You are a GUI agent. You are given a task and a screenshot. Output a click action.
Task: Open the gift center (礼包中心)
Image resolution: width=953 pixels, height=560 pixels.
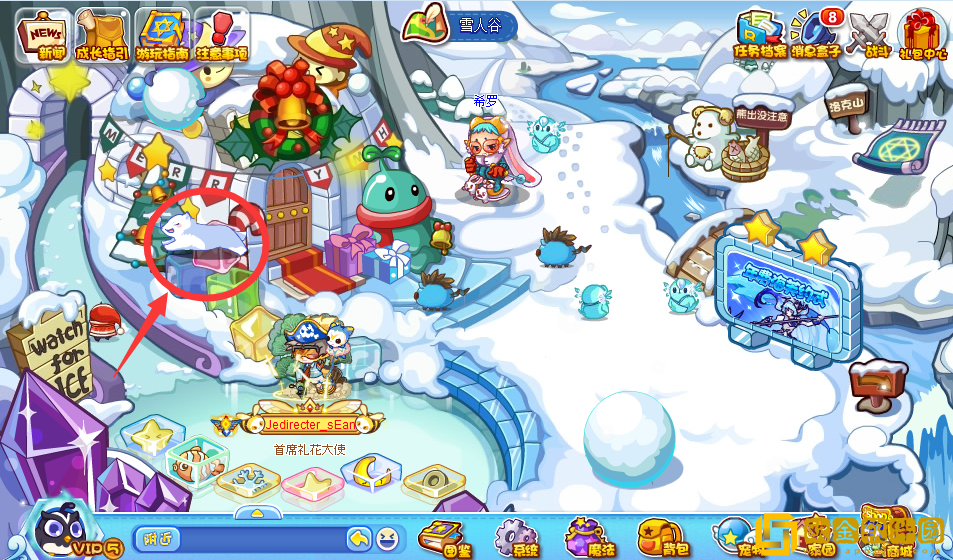[922, 34]
